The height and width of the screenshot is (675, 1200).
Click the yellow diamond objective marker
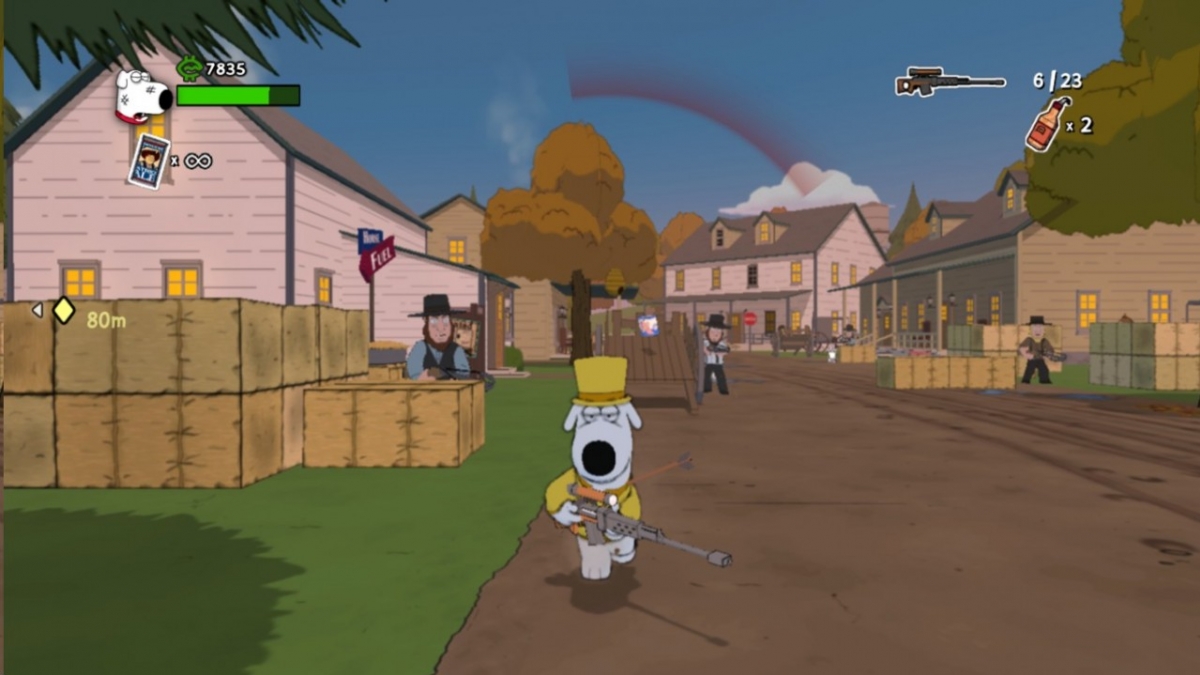(63, 310)
